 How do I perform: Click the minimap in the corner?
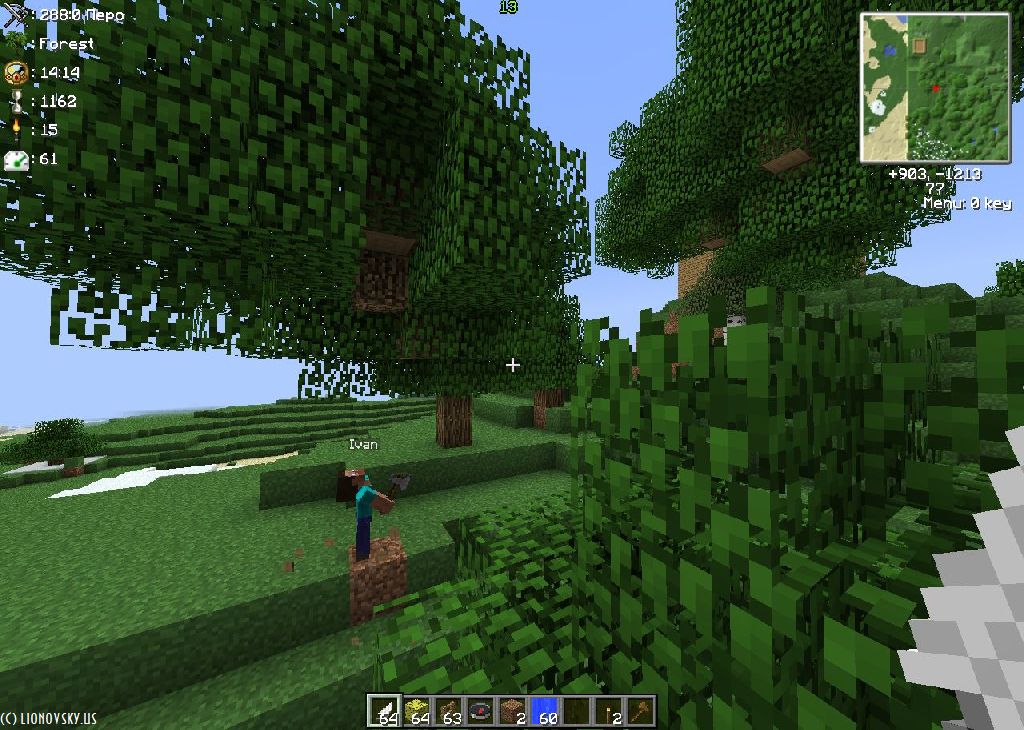(x=936, y=87)
